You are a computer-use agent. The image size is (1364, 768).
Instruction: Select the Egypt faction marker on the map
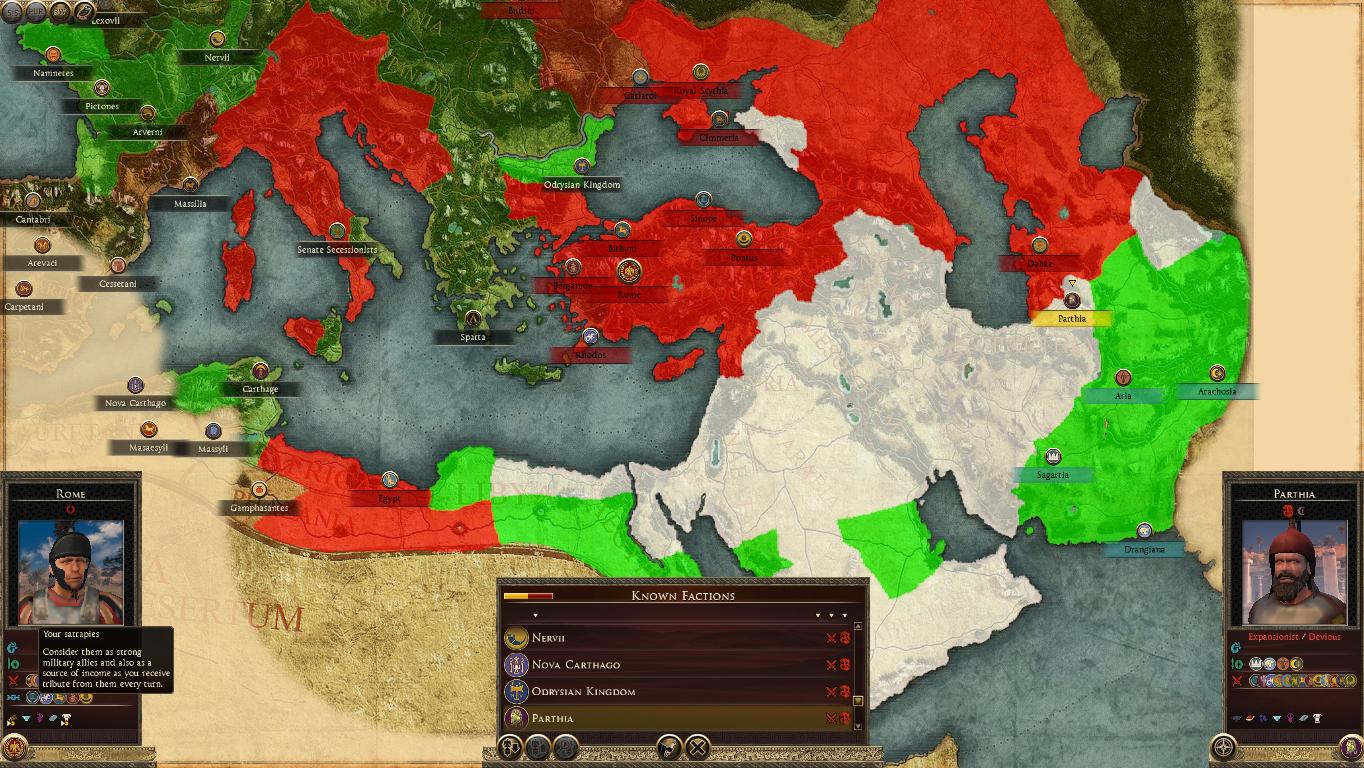[390, 497]
